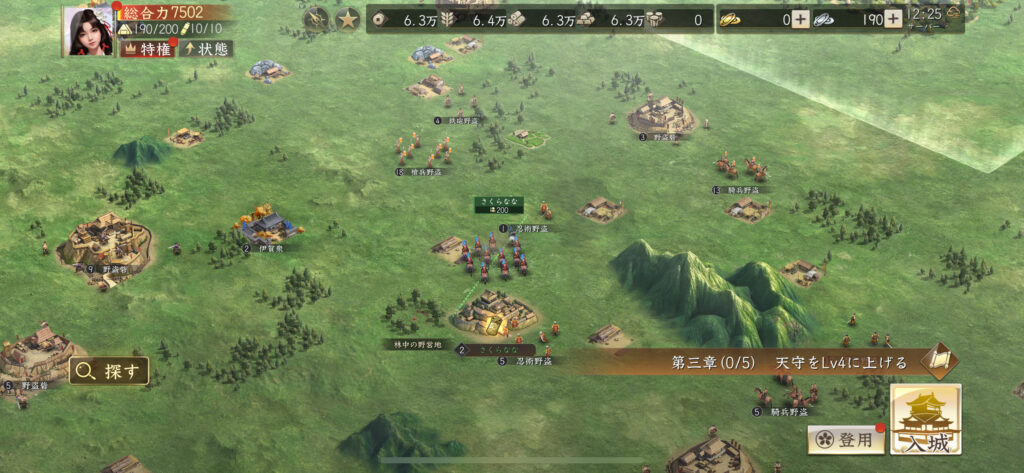This screenshot has height=473, width=1024.
Task: Open the 特権 privileges menu
Action: click(145, 49)
